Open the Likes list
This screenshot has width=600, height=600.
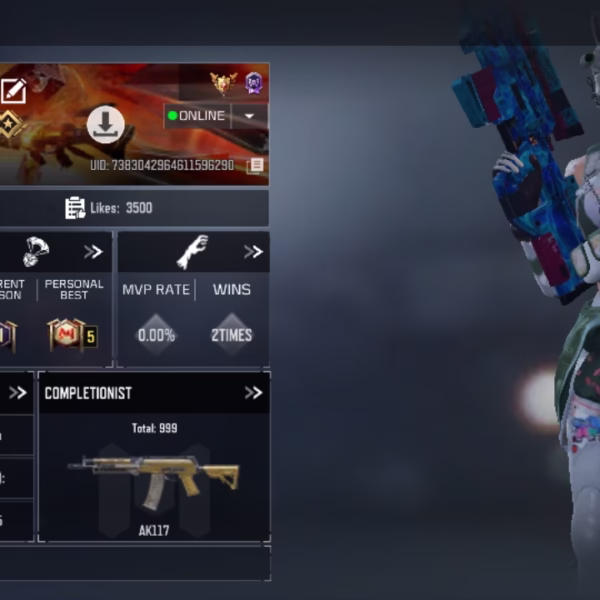(109, 208)
